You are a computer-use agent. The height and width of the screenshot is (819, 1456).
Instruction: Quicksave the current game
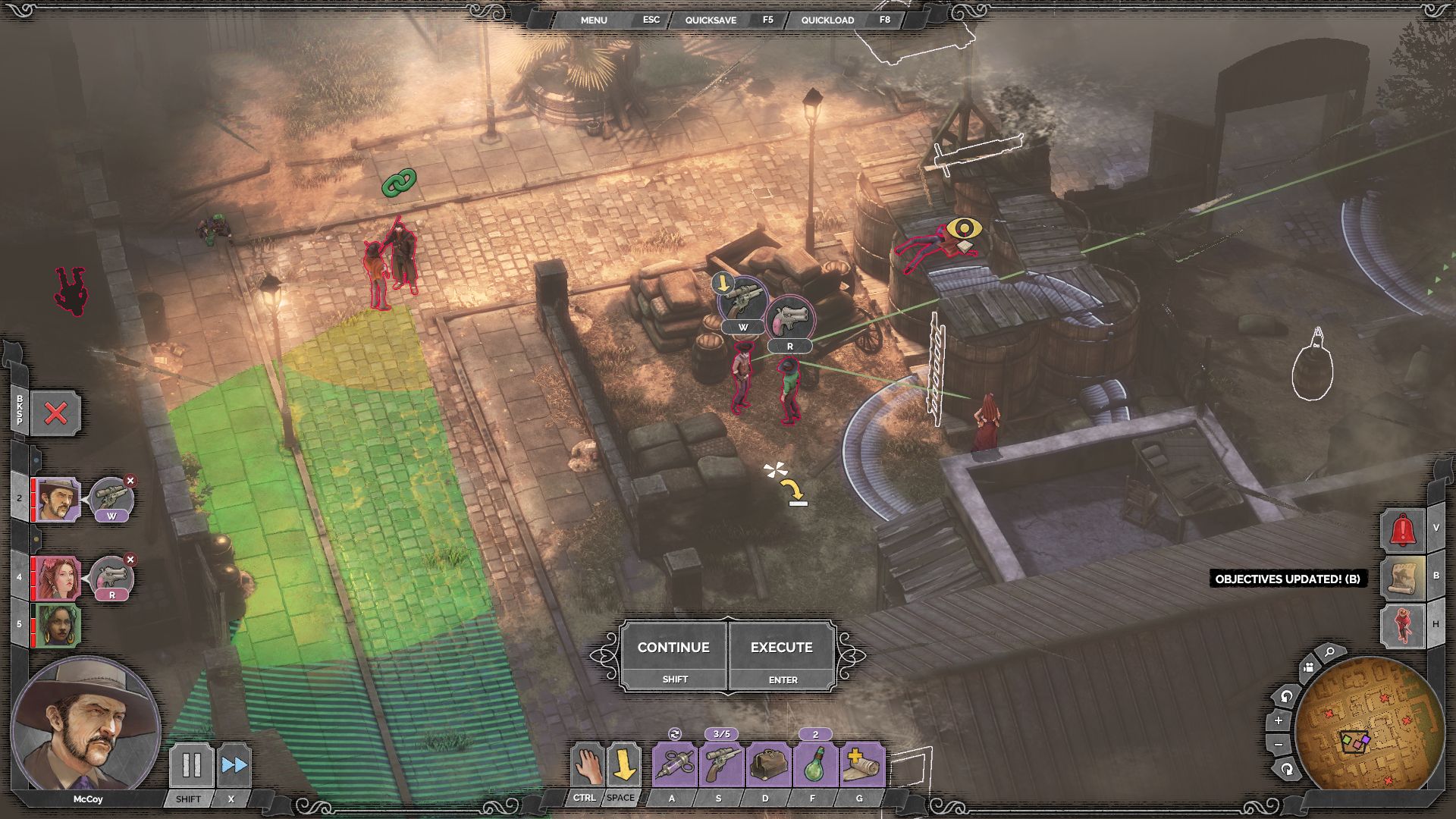[711, 20]
